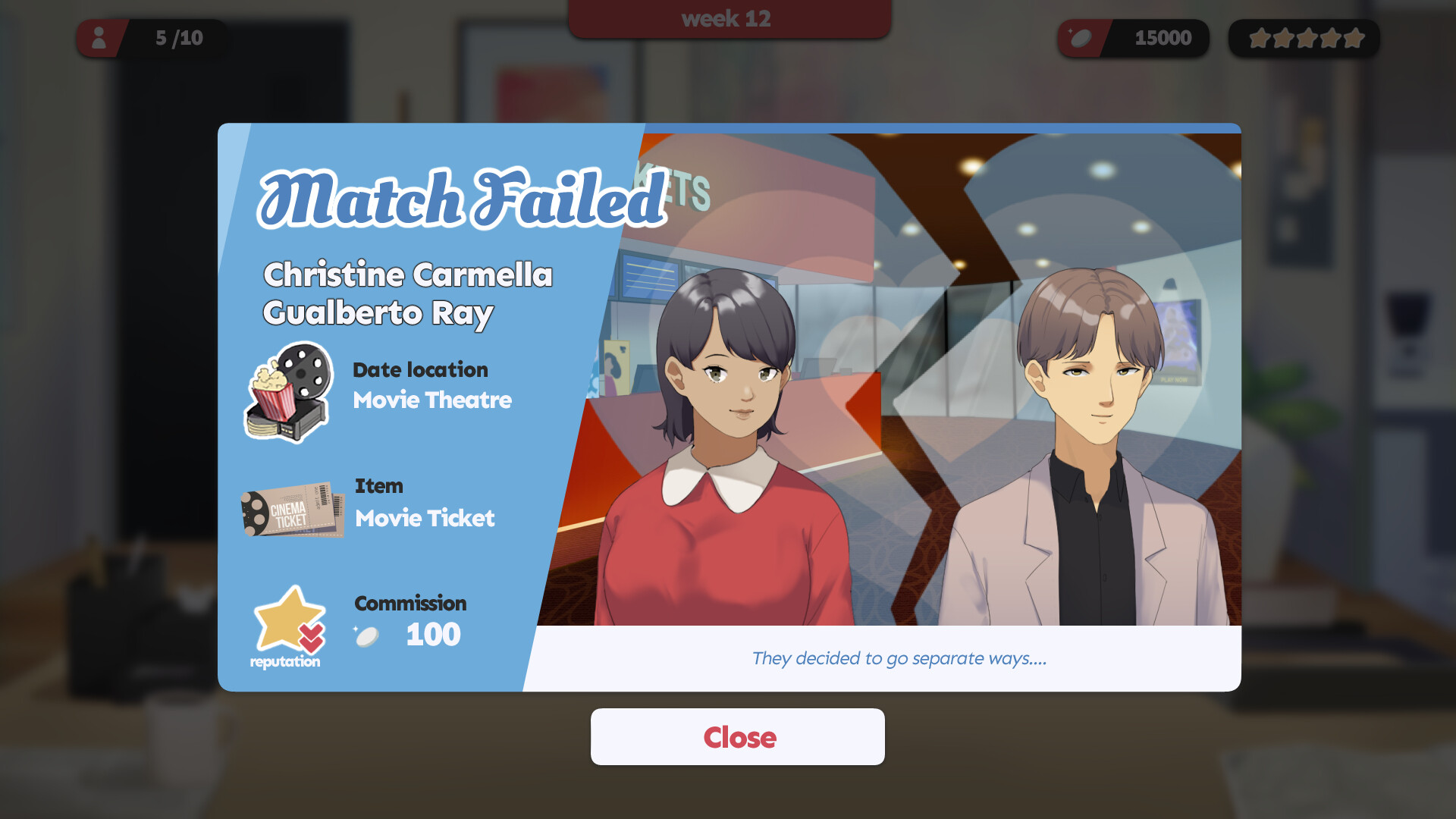Click the names Christine Carmella and Gualberto Ray
1456x819 pixels.
tap(408, 293)
